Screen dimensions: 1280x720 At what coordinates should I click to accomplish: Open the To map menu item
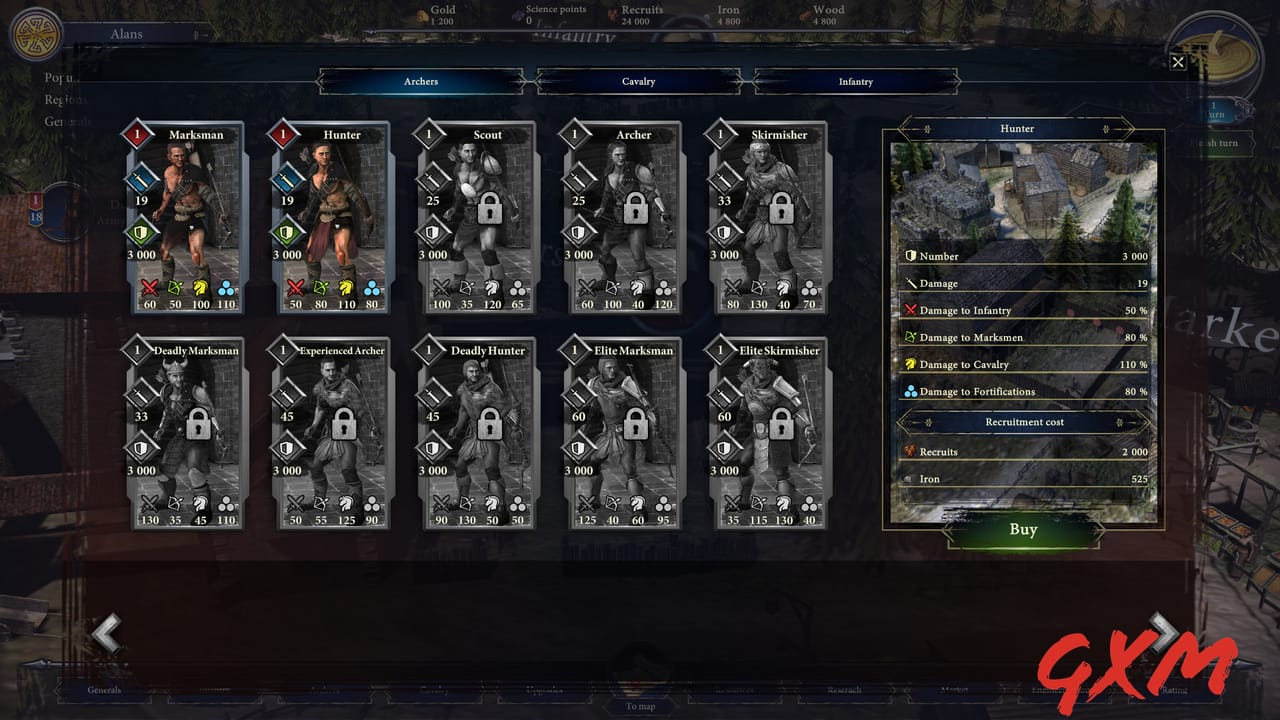(x=640, y=706)
